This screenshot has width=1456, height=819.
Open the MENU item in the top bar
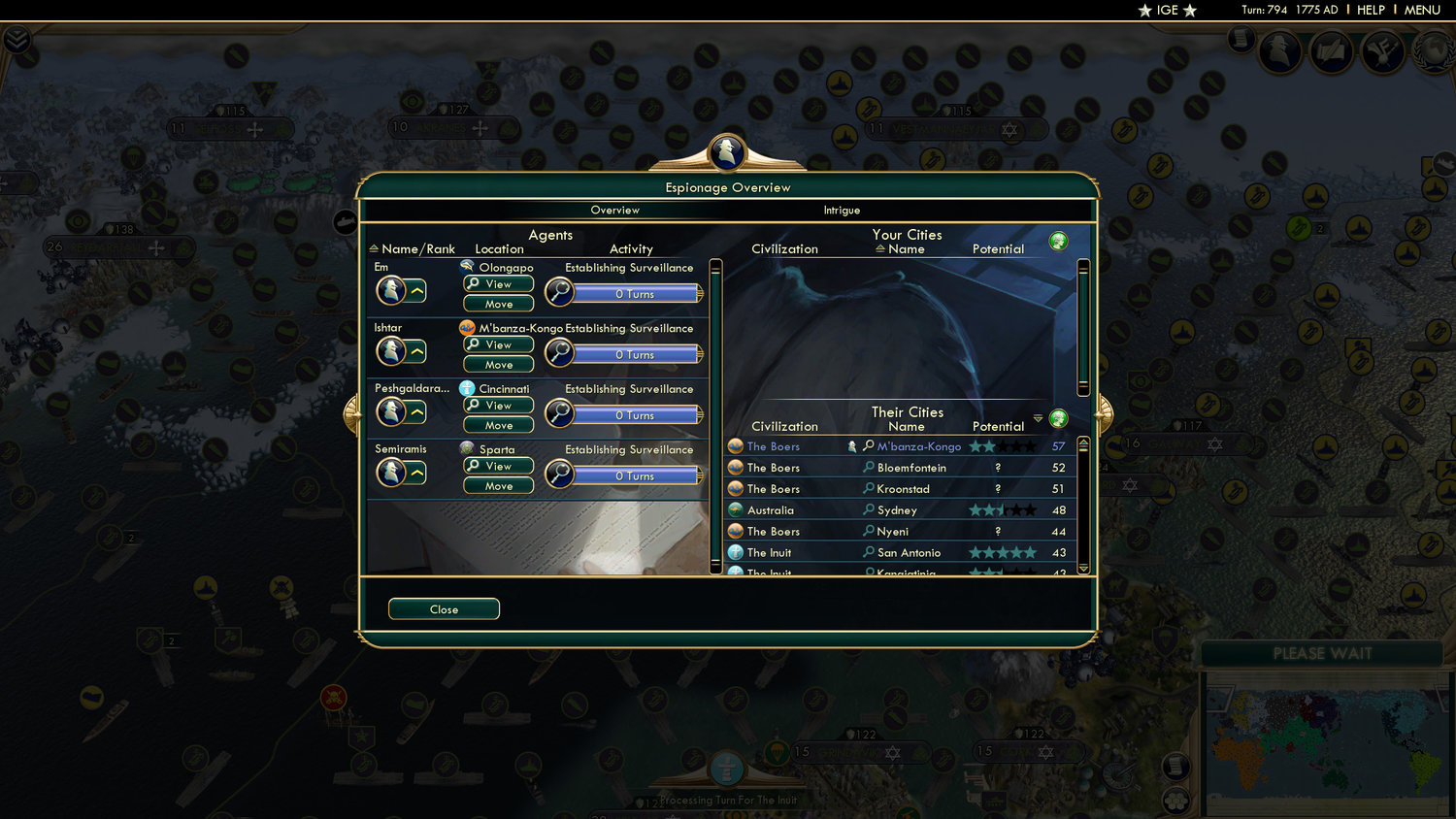coord(1421,10)
